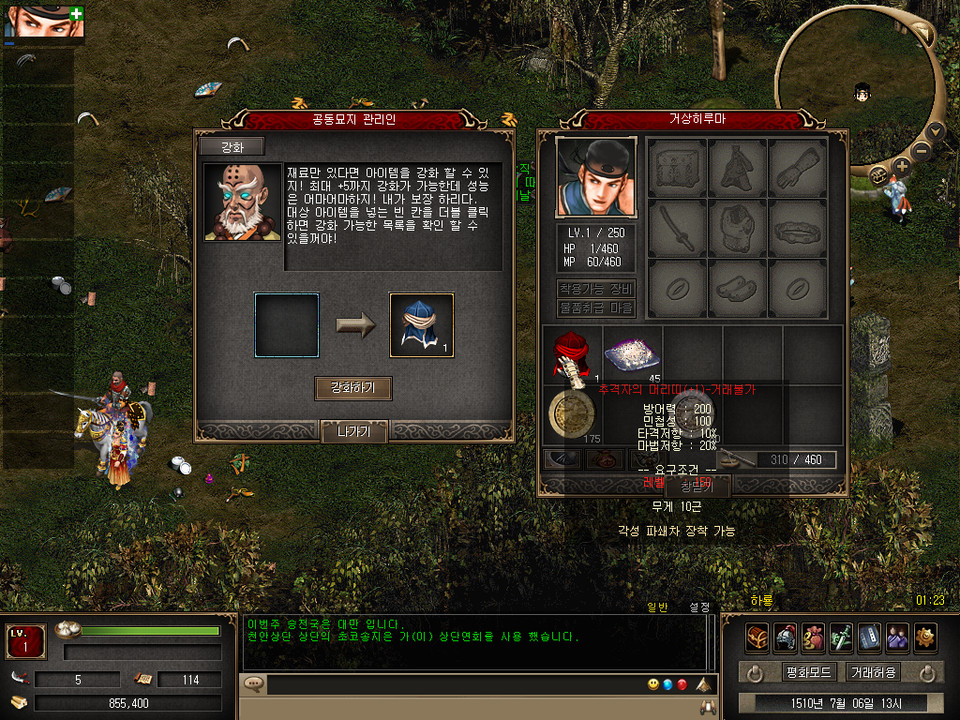Open the sword skills menu icon
Screen dimensions: 960x720
pyautogui.click(x=841, y=636)
